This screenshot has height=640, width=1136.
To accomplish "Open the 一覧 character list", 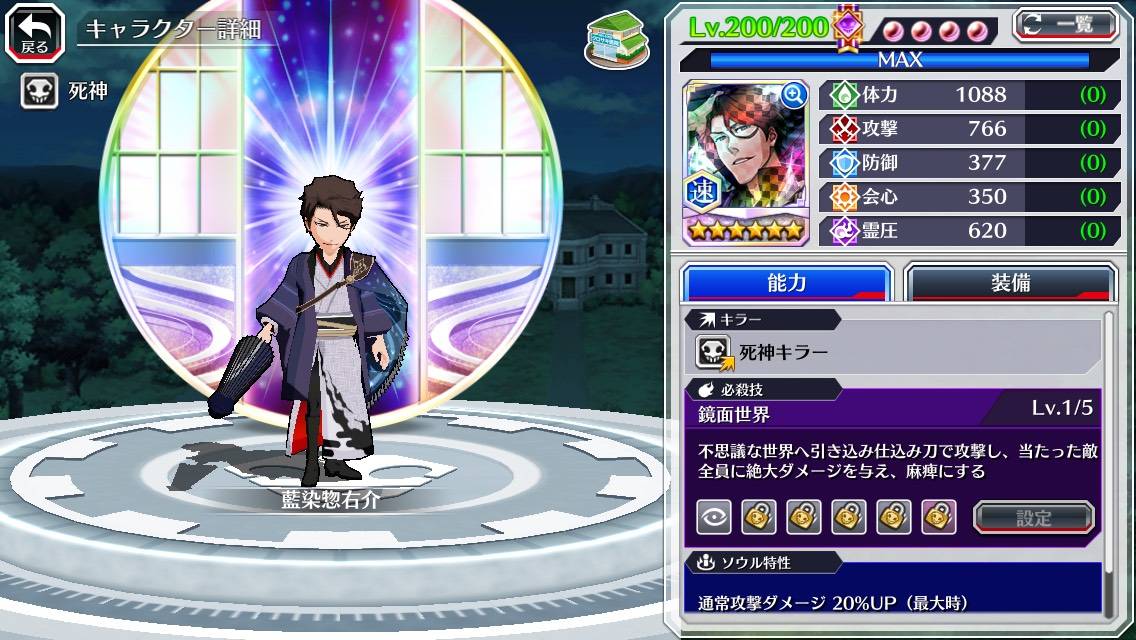I will [x=1066, y=25].
